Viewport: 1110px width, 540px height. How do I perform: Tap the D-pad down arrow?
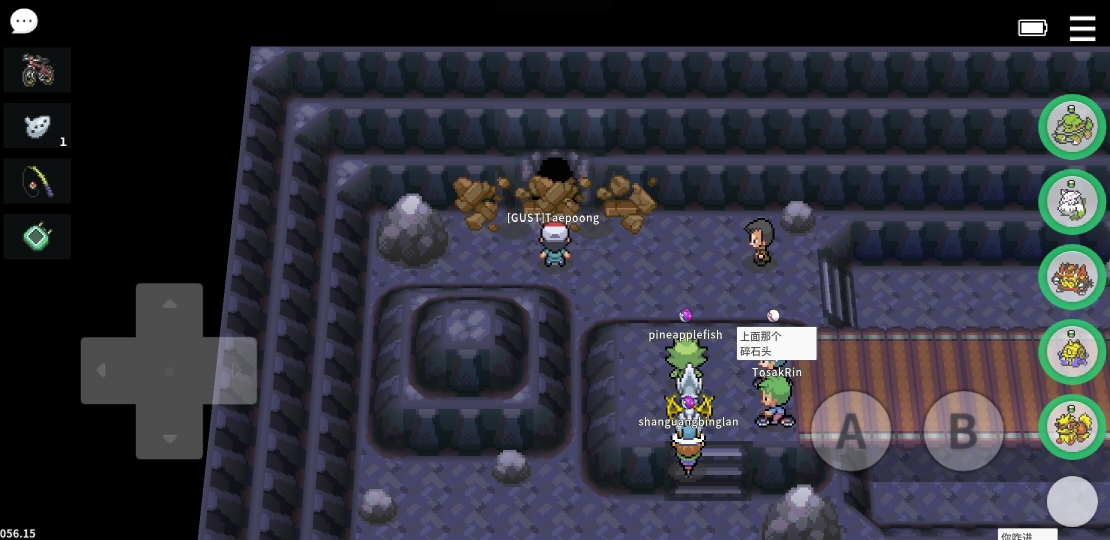(x=169, y=438)
